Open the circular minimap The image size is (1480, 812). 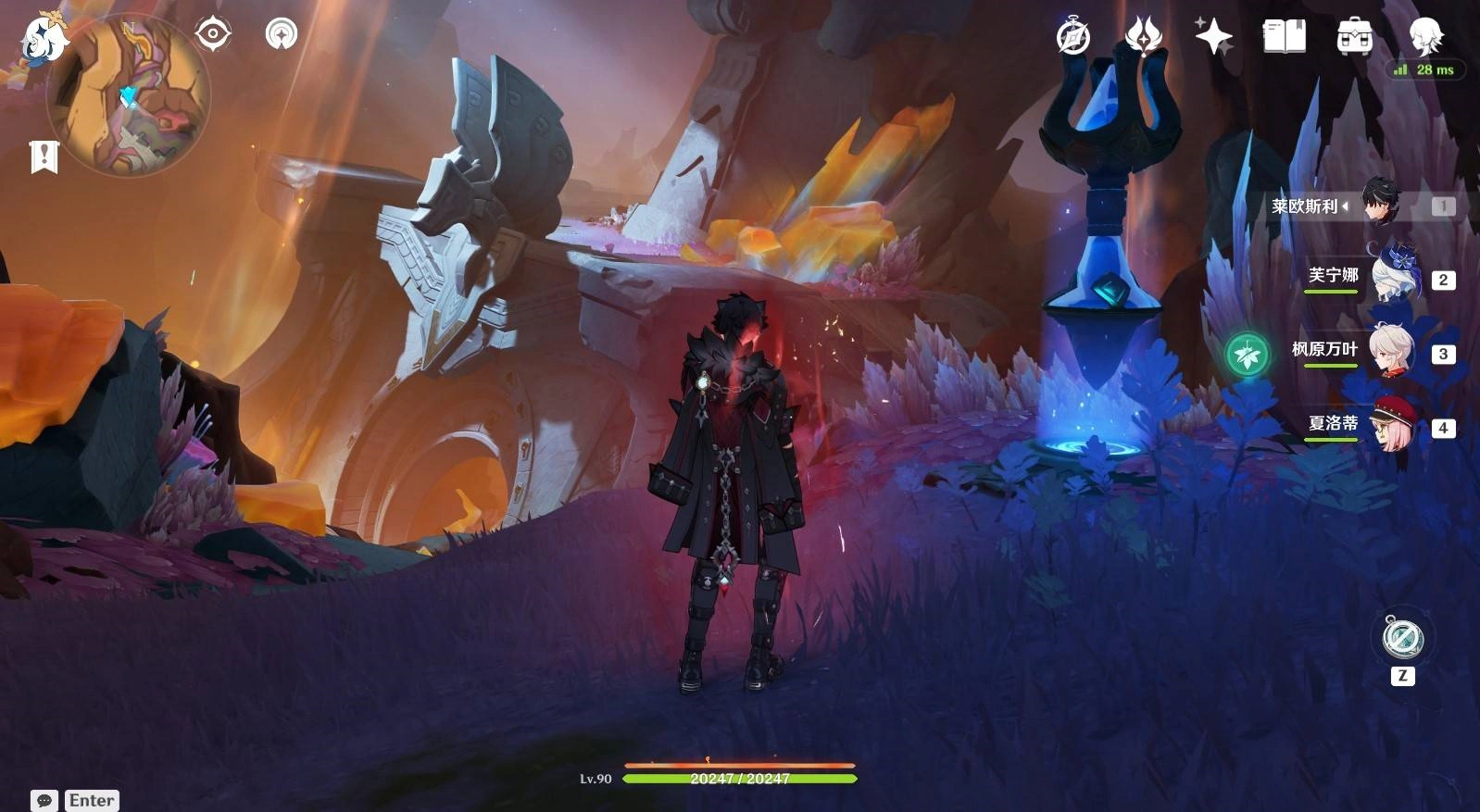(x=130, y=97)
